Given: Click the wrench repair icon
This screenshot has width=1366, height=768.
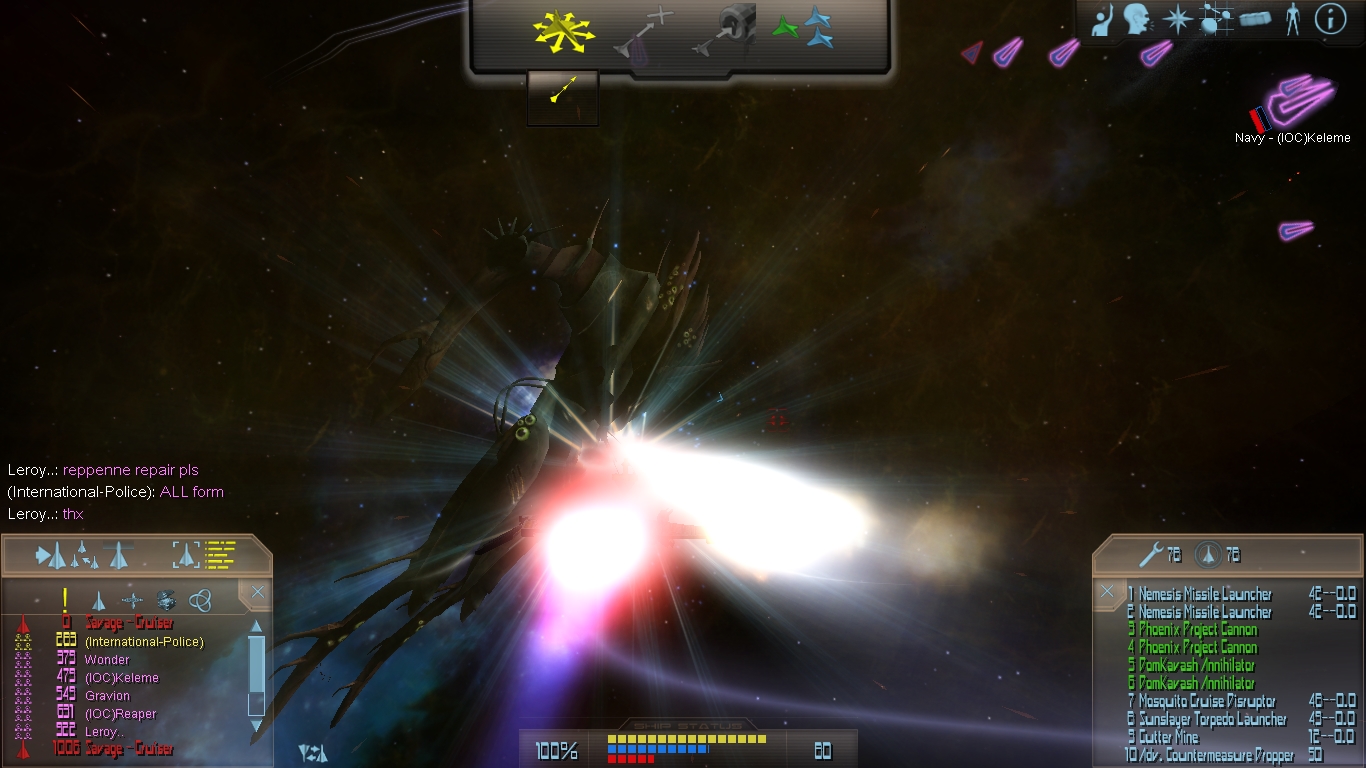Looking at the screenshot, I should click(x=1149, y=554).
